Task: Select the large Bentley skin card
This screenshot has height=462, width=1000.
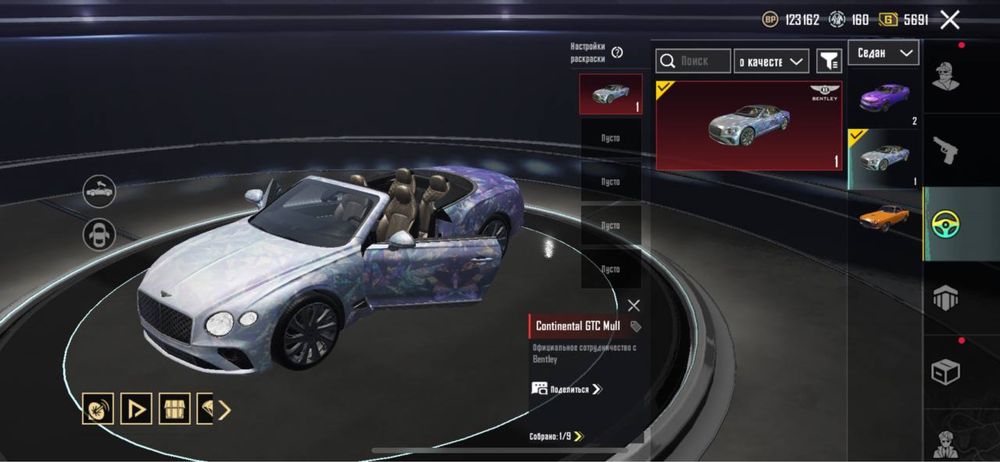Action: (x=749, y=125)
